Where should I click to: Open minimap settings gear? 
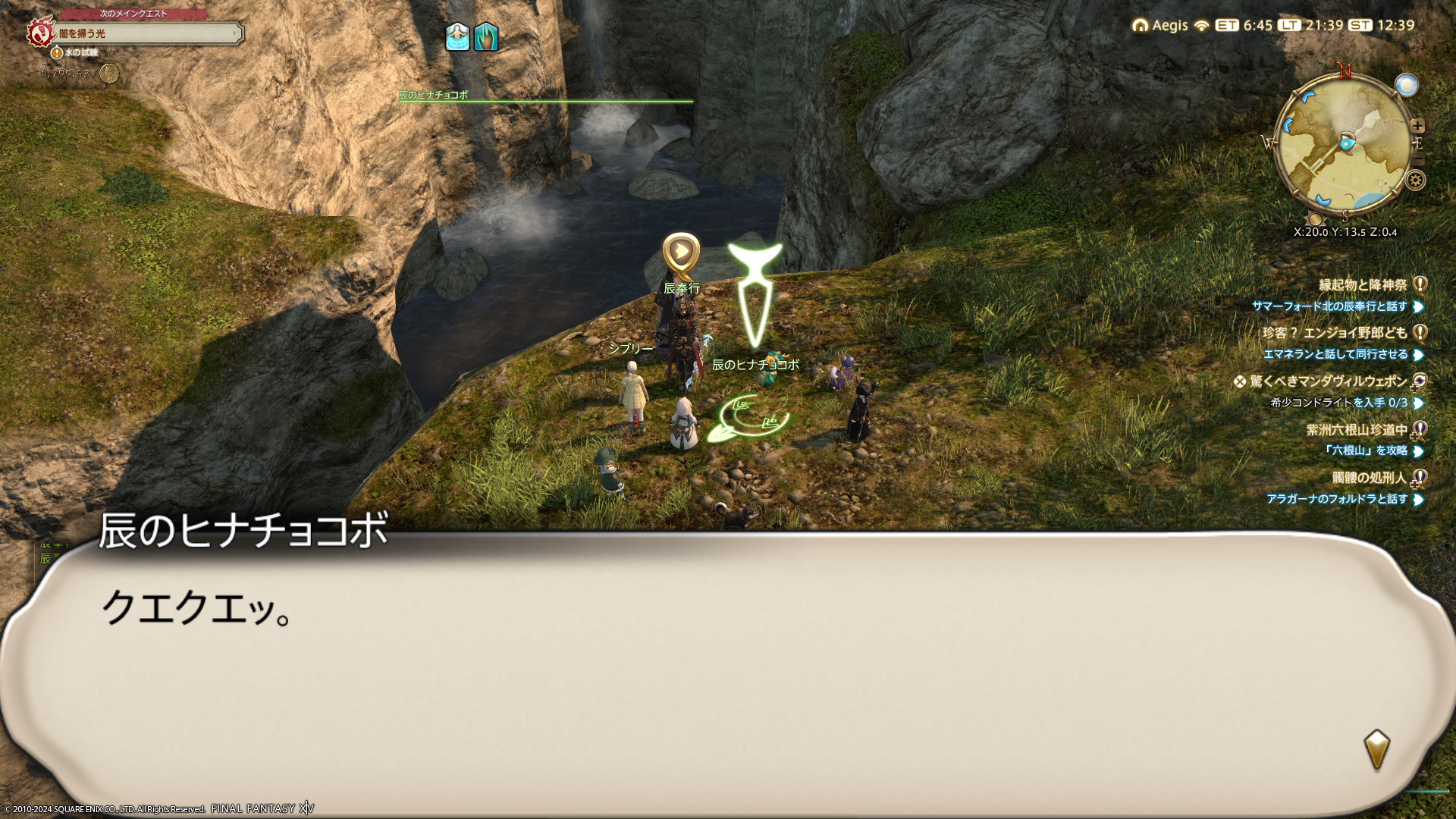1415,180
